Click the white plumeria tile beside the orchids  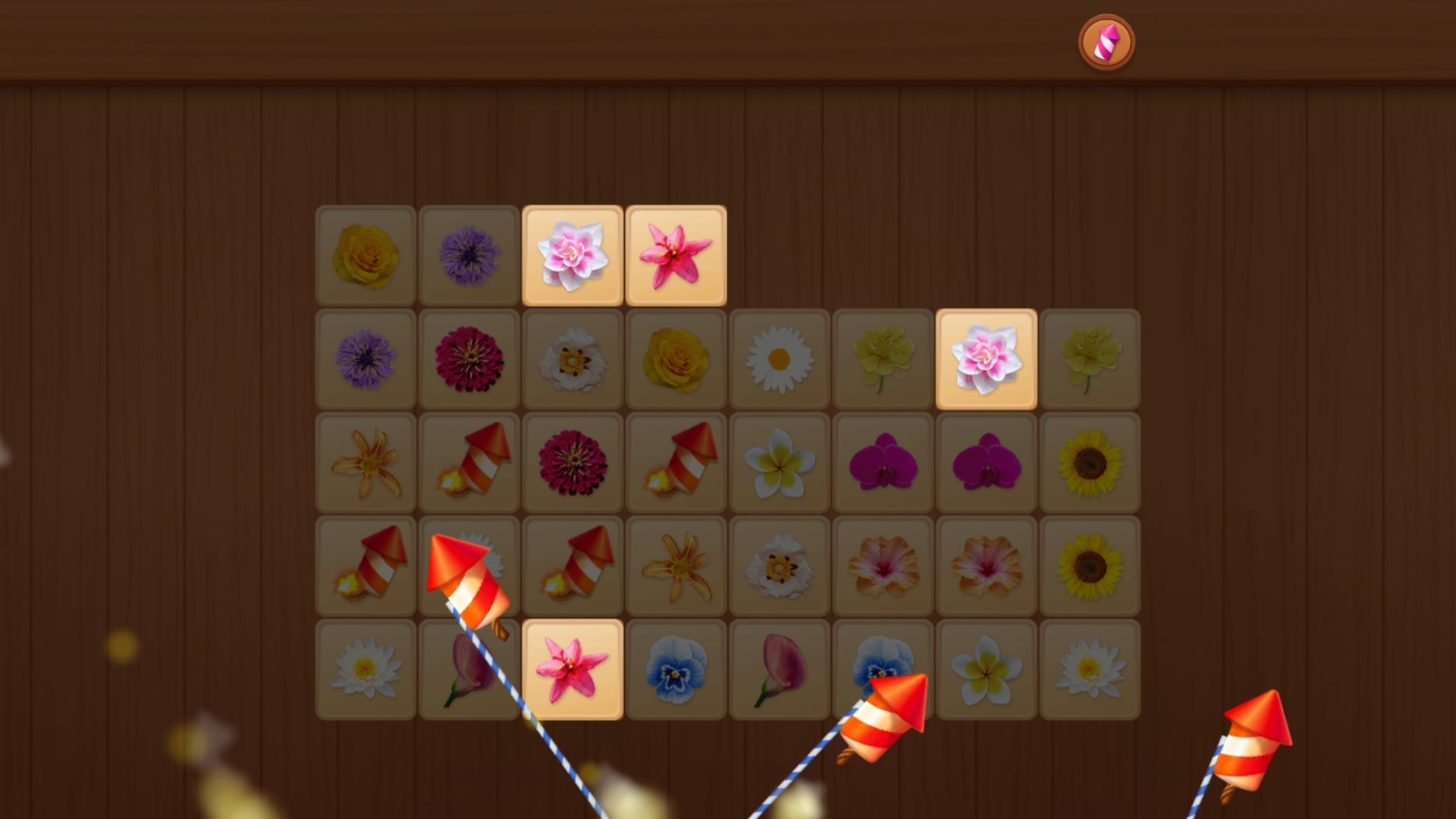(x=779, y=462)
